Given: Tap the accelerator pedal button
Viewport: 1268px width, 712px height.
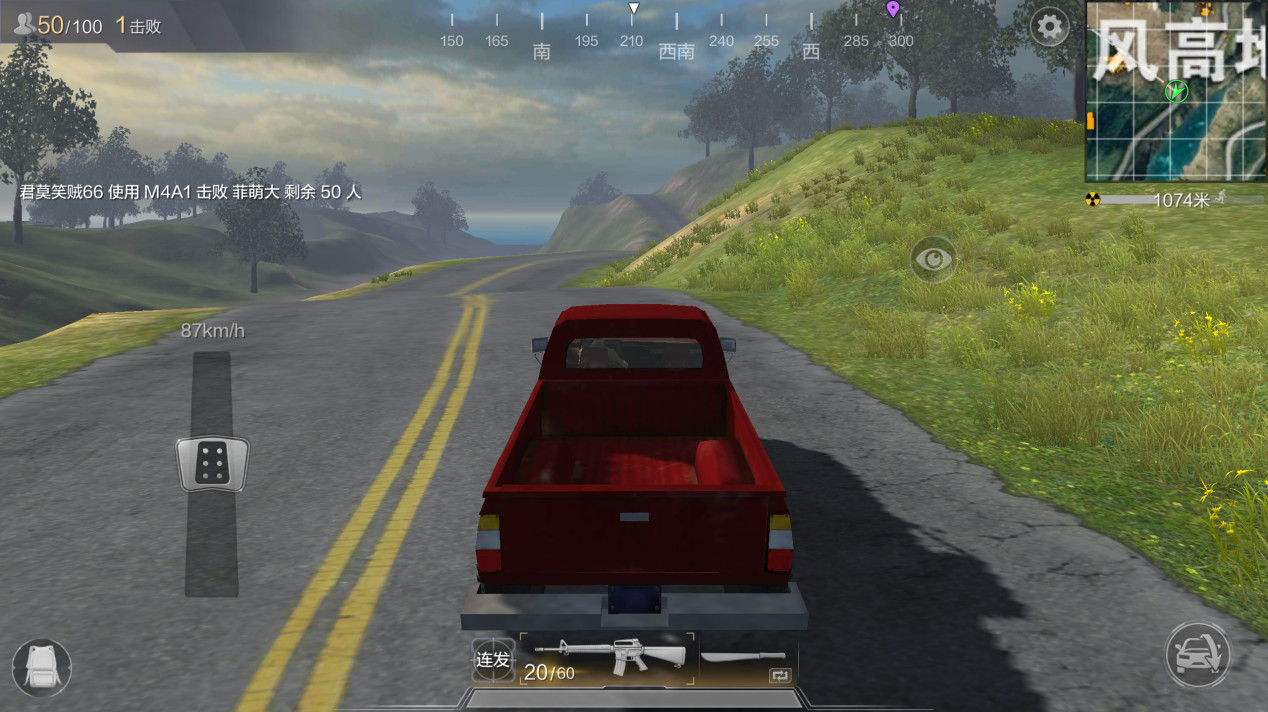Looking at the screenshot, I should [212, 464].
